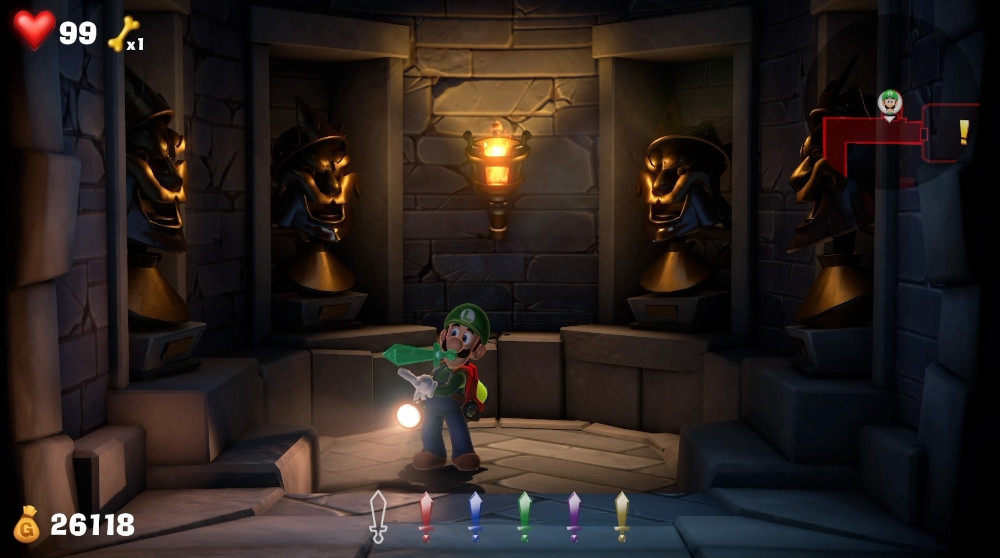
Task: Click the yellow exclamation marker on the minimap
Action: (964, 132)
